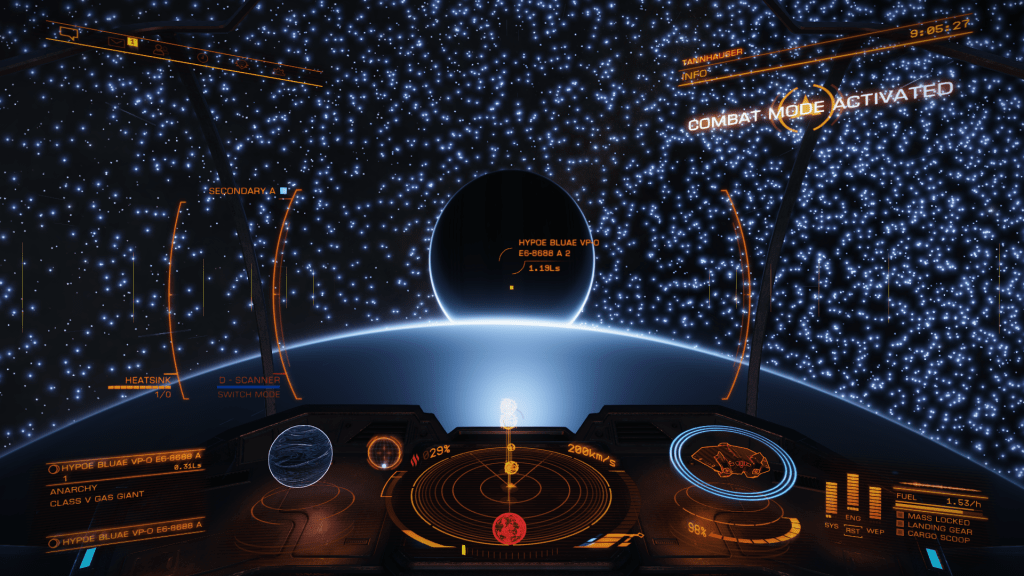The width and height of the screenshot is (1024, 576).
Task: Select the gas giant target hologram
Action: click(x=300, y=455)
